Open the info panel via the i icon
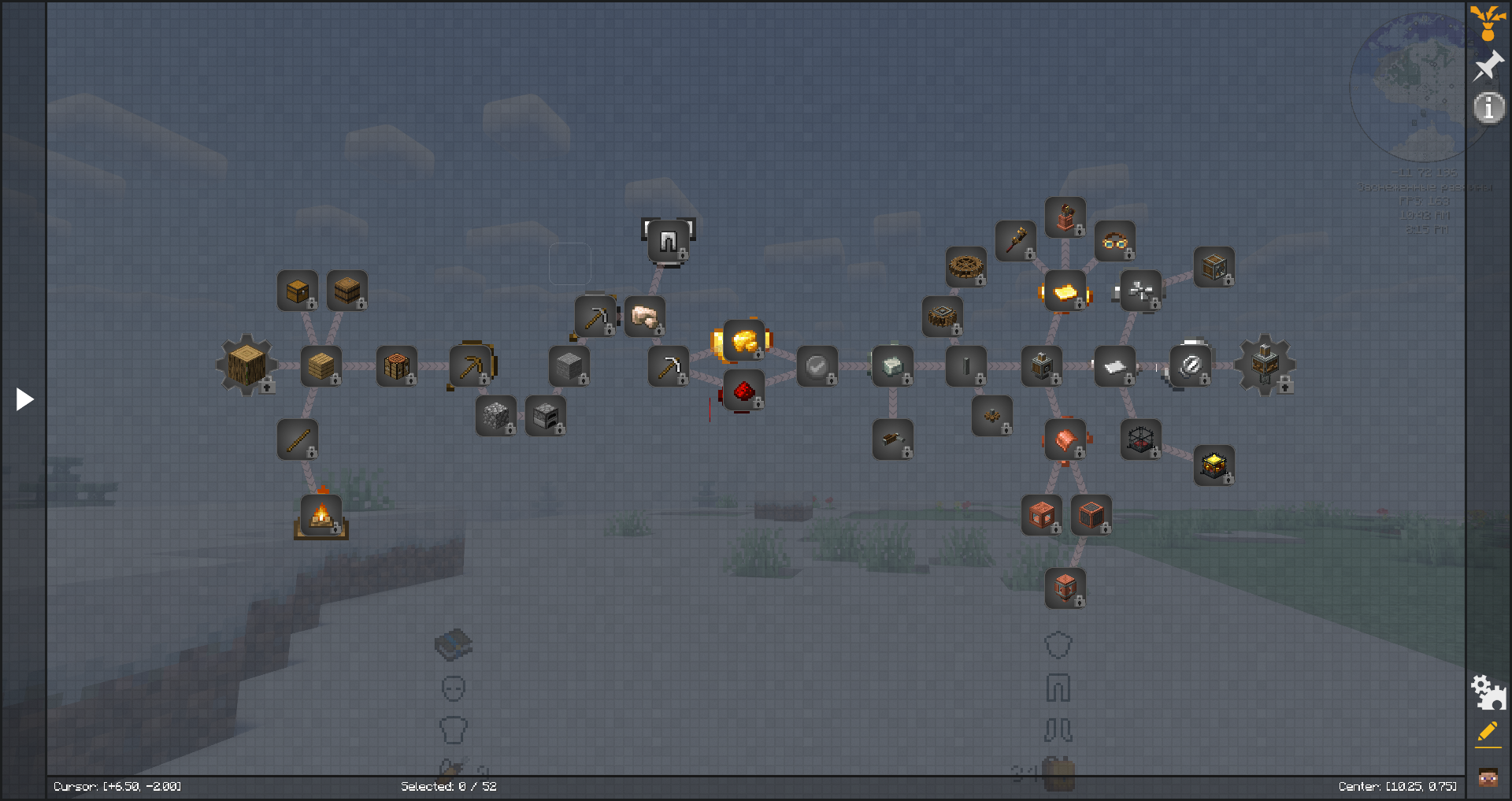 (x=1488, y=109)
